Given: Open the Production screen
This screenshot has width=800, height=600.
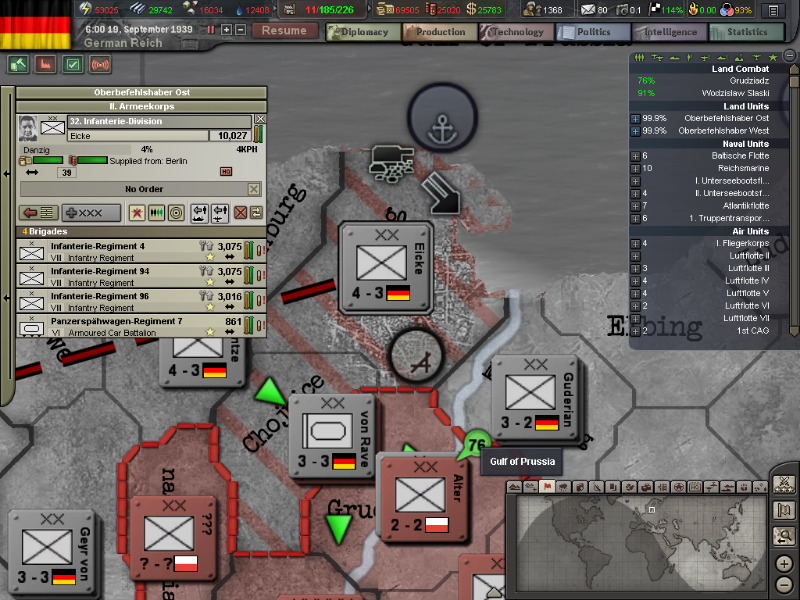Looking at the screenshot, I should [x=436, y=32].
